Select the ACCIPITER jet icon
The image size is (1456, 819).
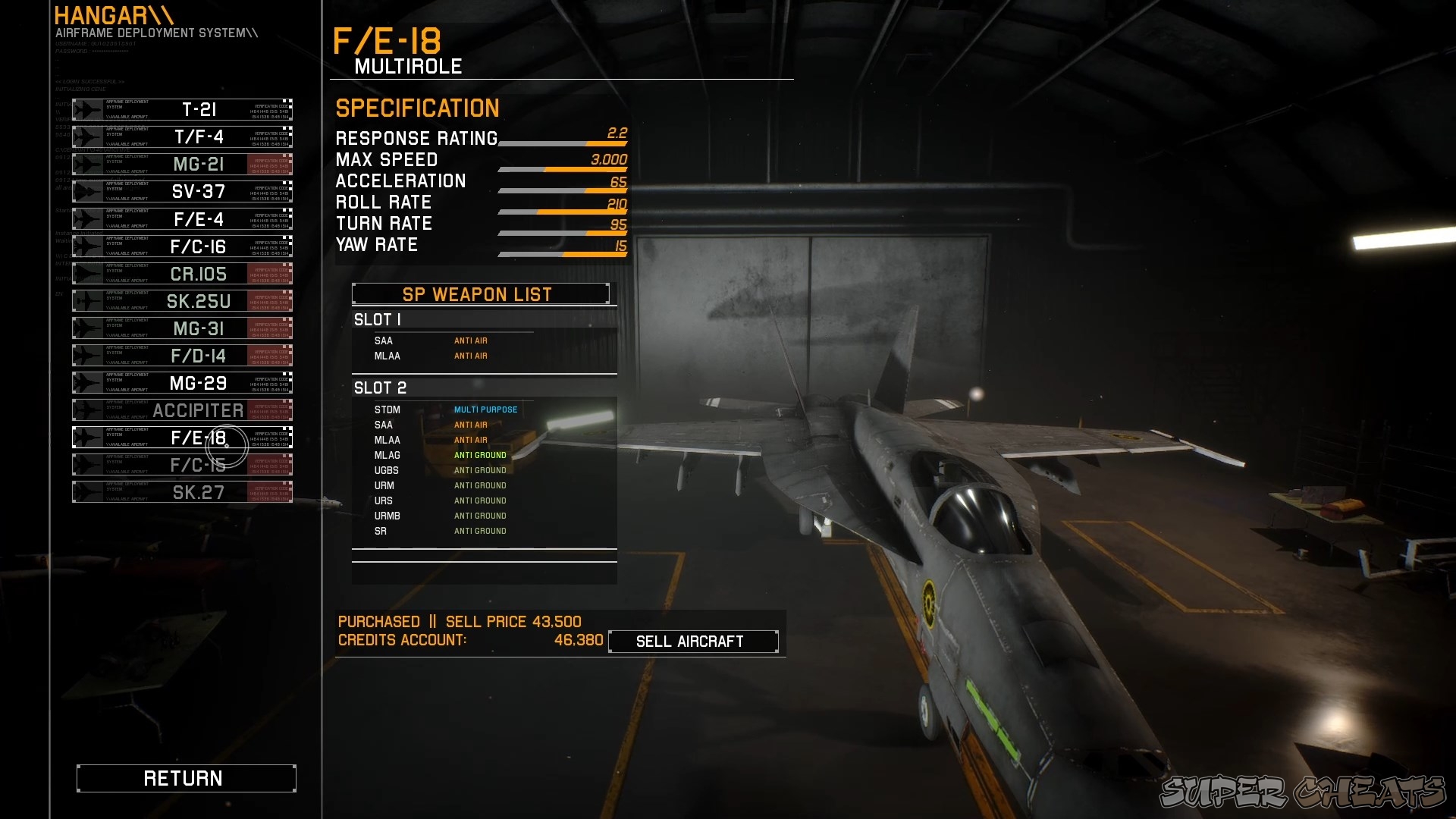[86, 409]
